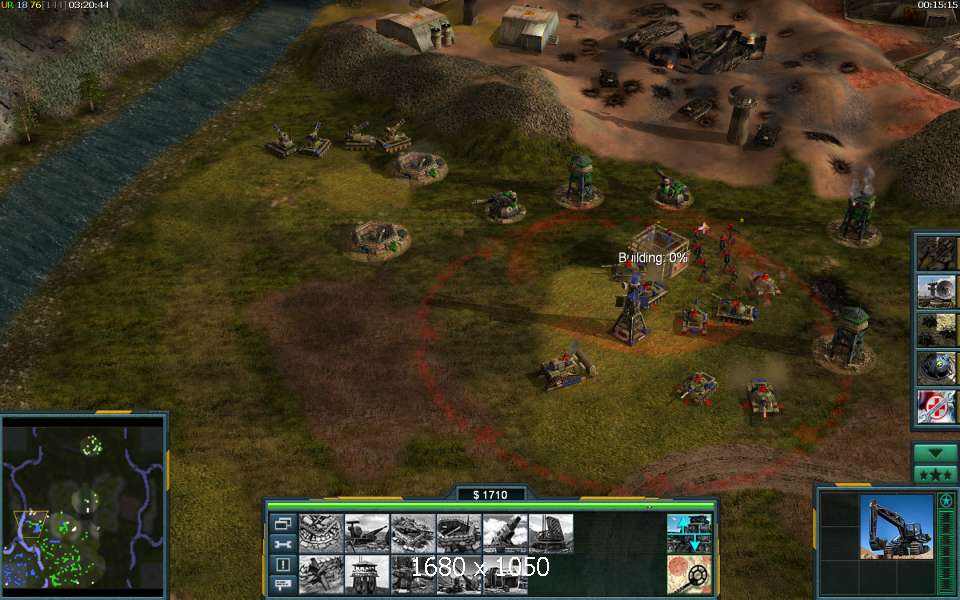The width and height of the screenshot is (960, 600).
Task: Open the three-star general's powers button
Action: [x=936, y=474]
